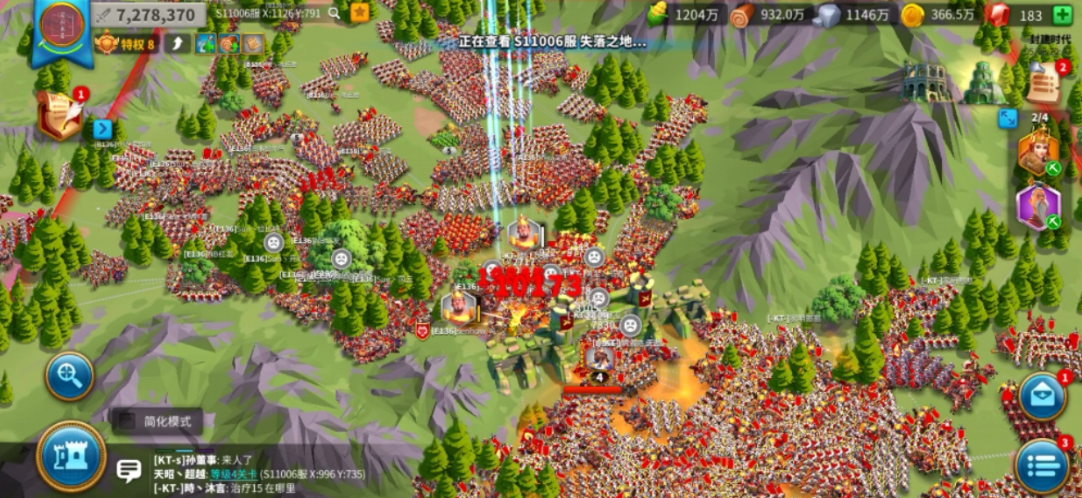The height and width of the screenshot is (498, 1082).
Task: Toggle the 简化模式 checkbox
Action: click(x=126, y=421)
